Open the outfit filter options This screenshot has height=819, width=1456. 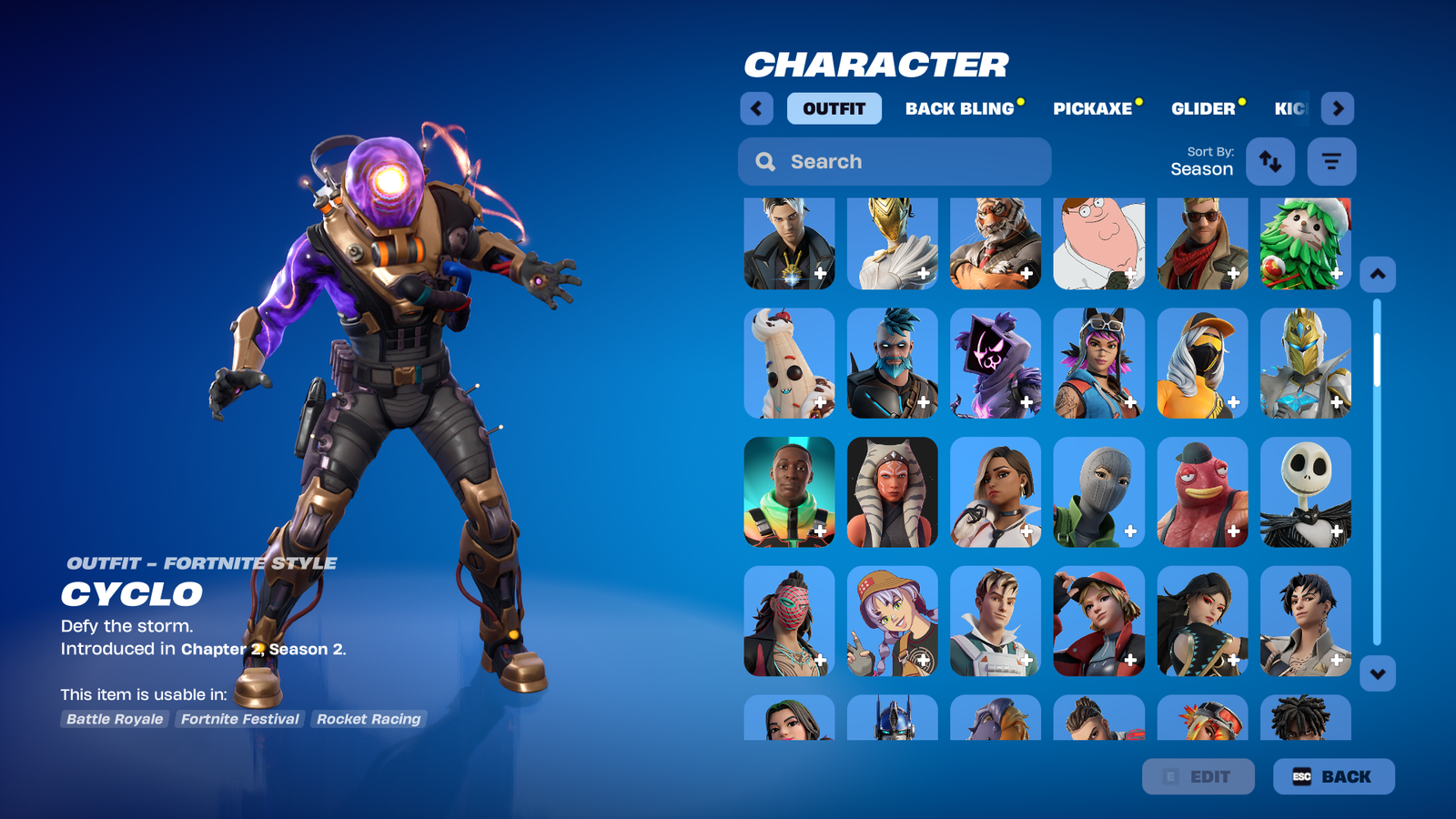pyautogui.click(x=1331, y=161)
